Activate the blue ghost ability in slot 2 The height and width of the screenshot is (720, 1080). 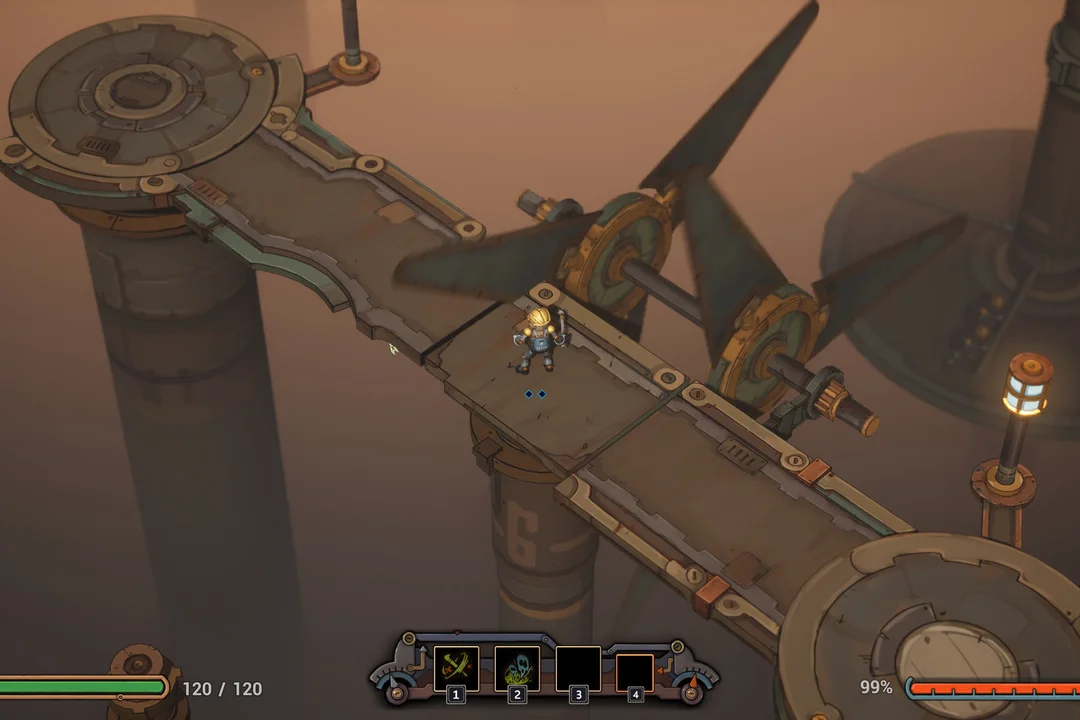517,667
